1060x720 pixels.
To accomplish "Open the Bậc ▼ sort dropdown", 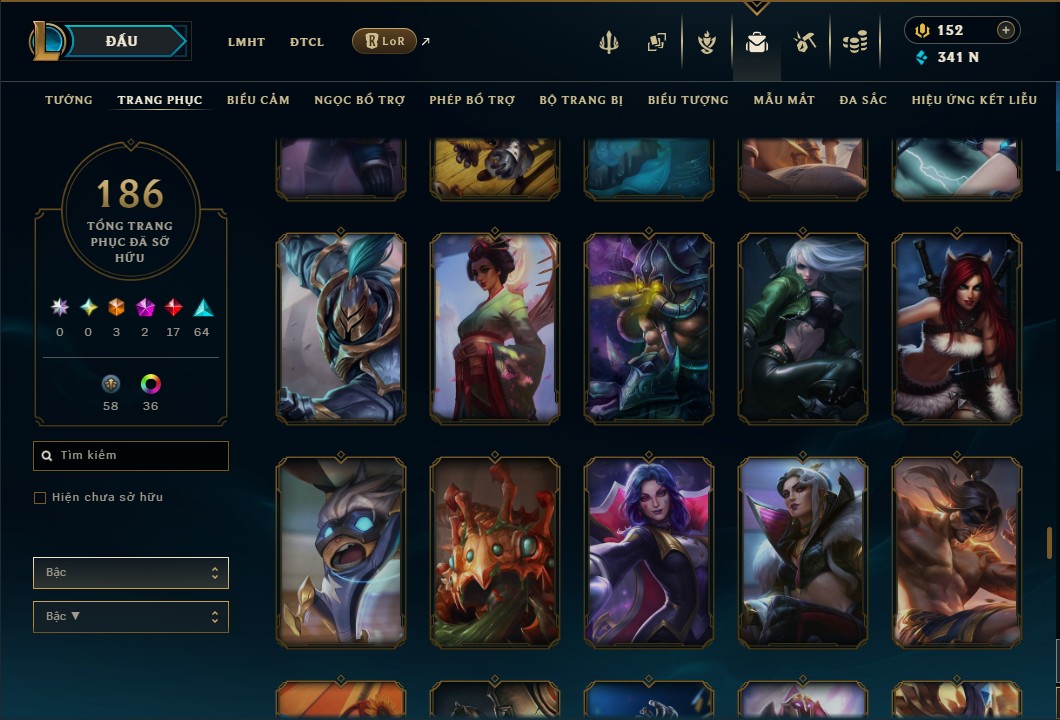I will click(131, 617).
